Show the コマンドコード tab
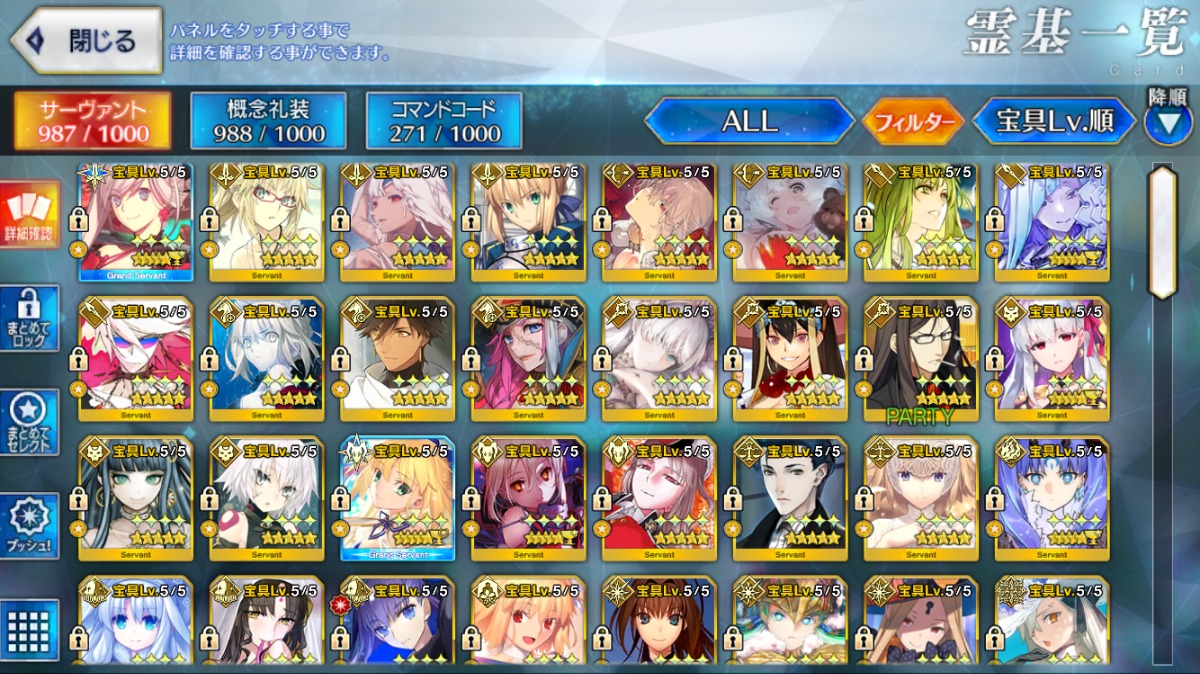The width and height of the screenshot is (1200, 674). [x=444, y=121]
